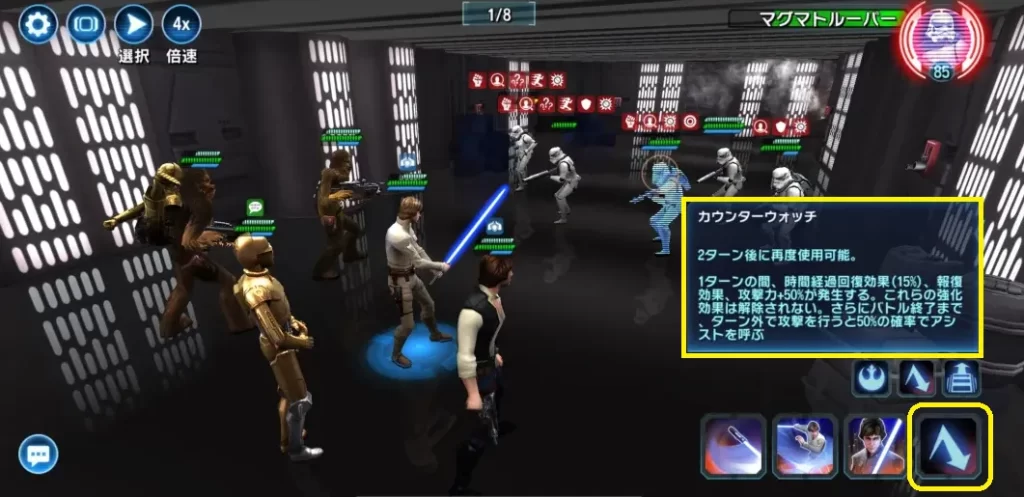Screen dimensions: 1024x497
Task: Toggle the camera view button
Action: pyautogui.click(x=86, y=23)
